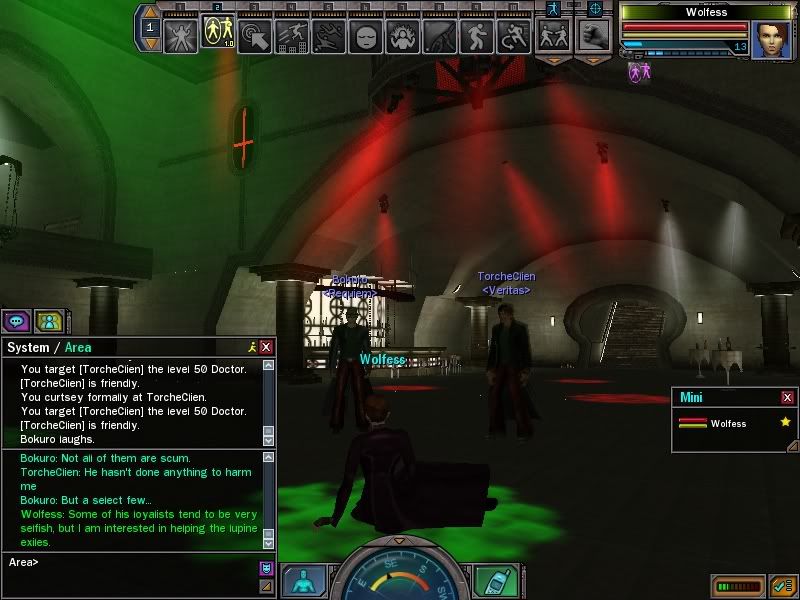The height and width of the screenshot is (600, 800).
Task: Select the arrow cursor target ability
Action: click(x=256, y=36)
